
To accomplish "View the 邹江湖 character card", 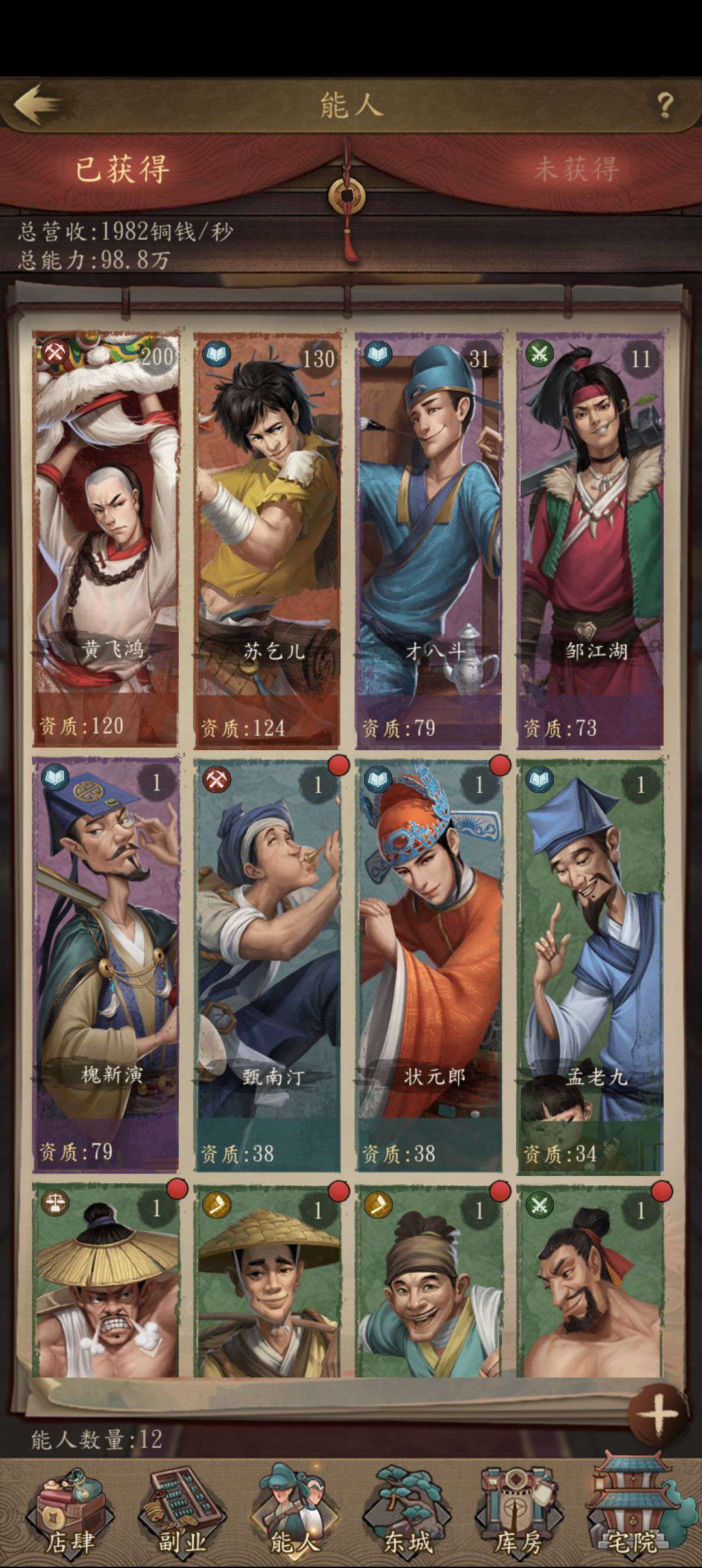I will [x=590, y=540].
